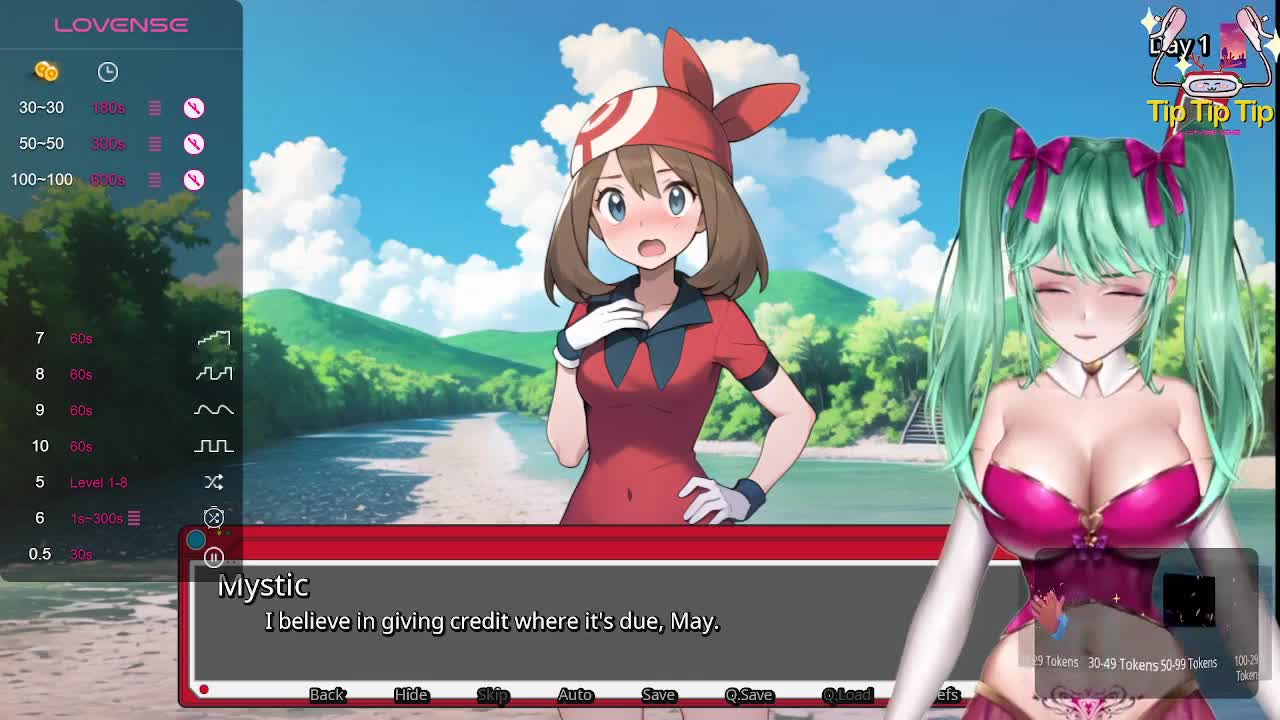Quick load with Q.Load

[847, 694]
